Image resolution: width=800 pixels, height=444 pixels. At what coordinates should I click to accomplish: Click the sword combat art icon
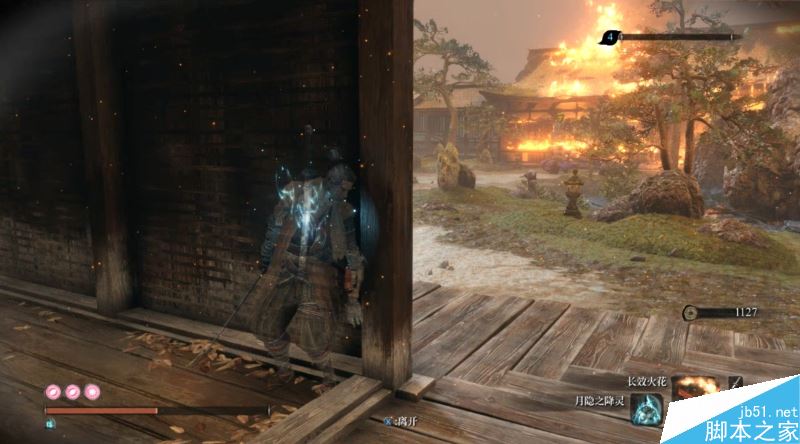tap(734, 383)
